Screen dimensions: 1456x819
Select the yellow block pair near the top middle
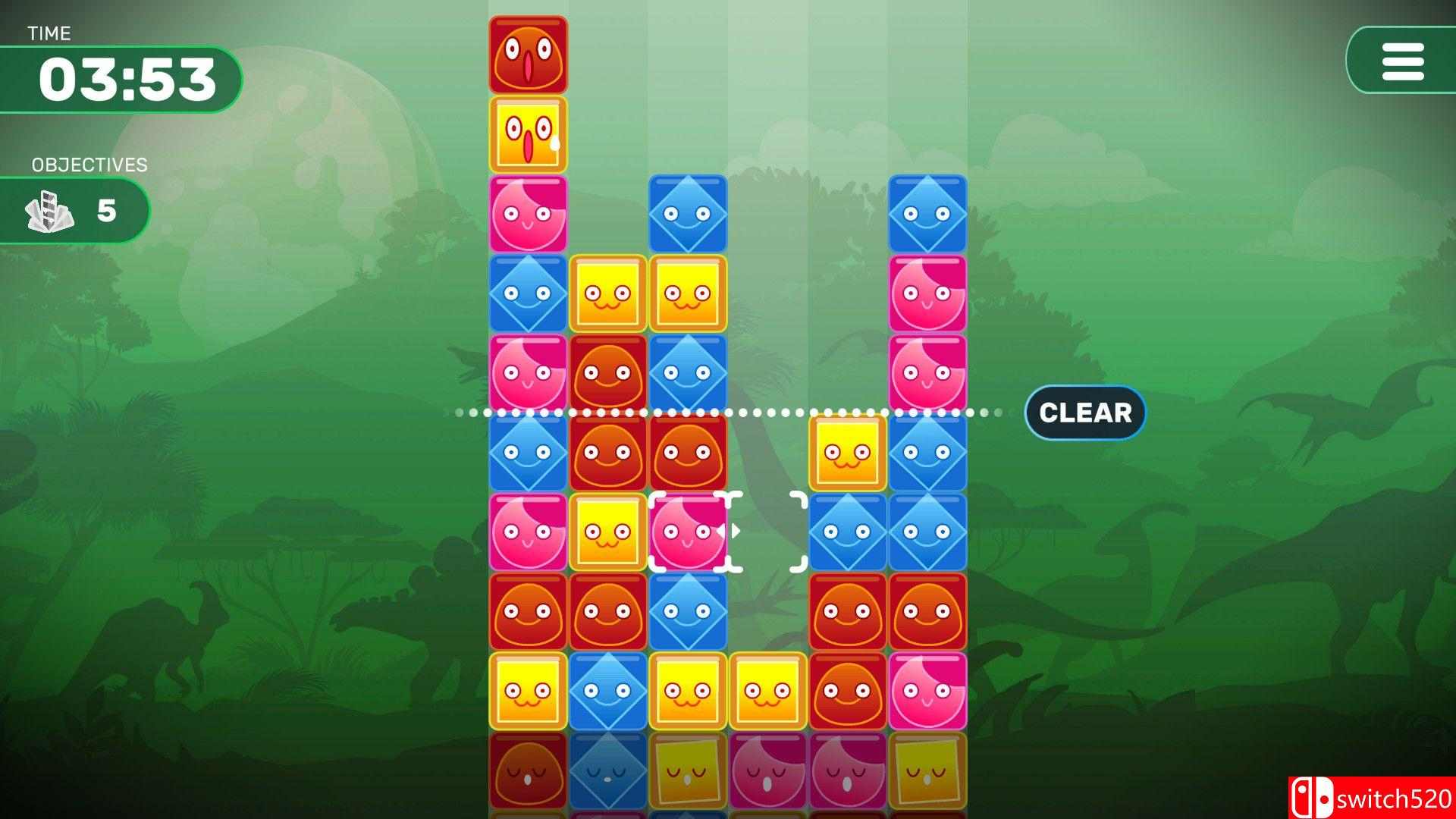coord(648,293)
